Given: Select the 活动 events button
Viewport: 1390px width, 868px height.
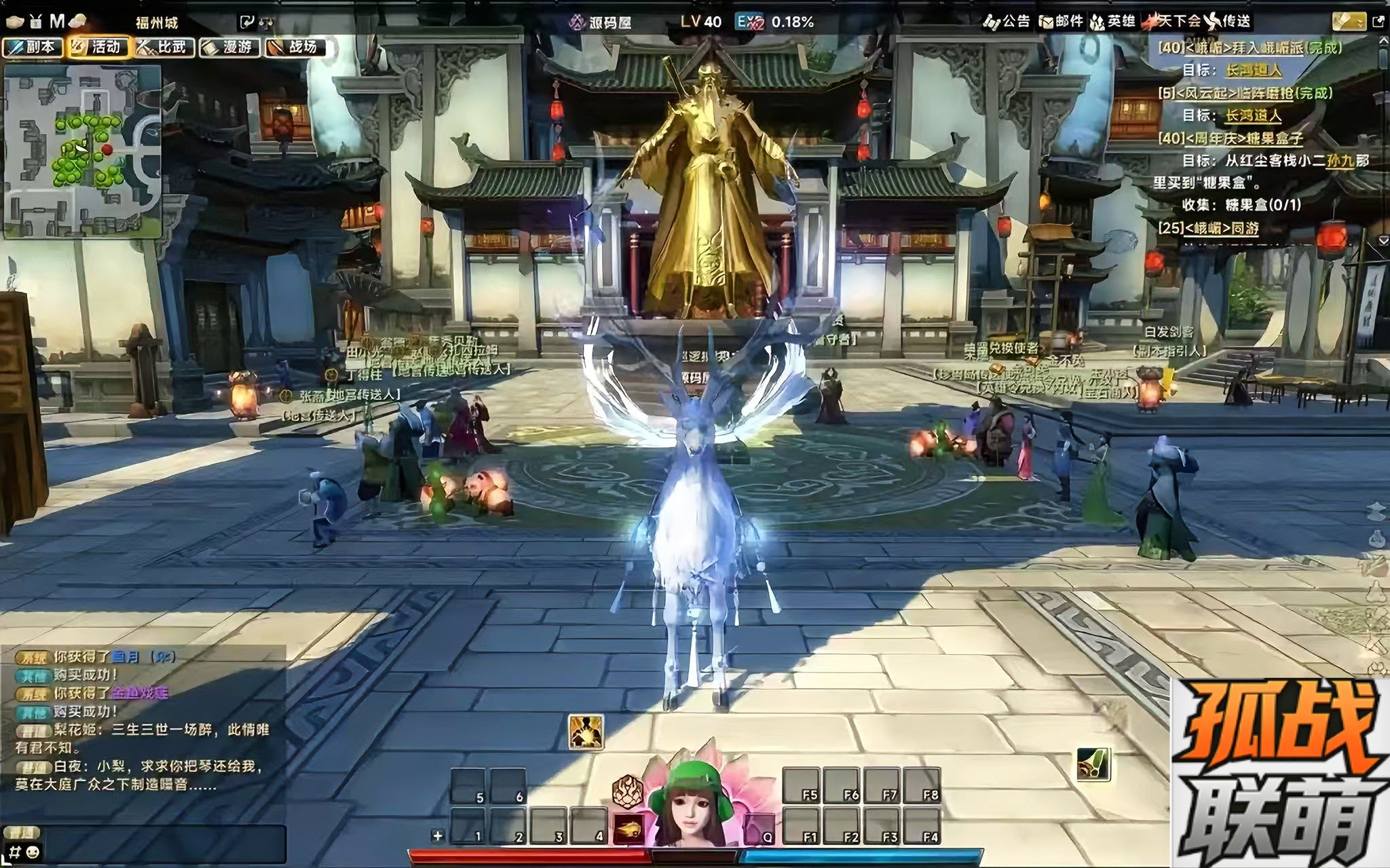Looking at the screenshot, I should (98, 47).
